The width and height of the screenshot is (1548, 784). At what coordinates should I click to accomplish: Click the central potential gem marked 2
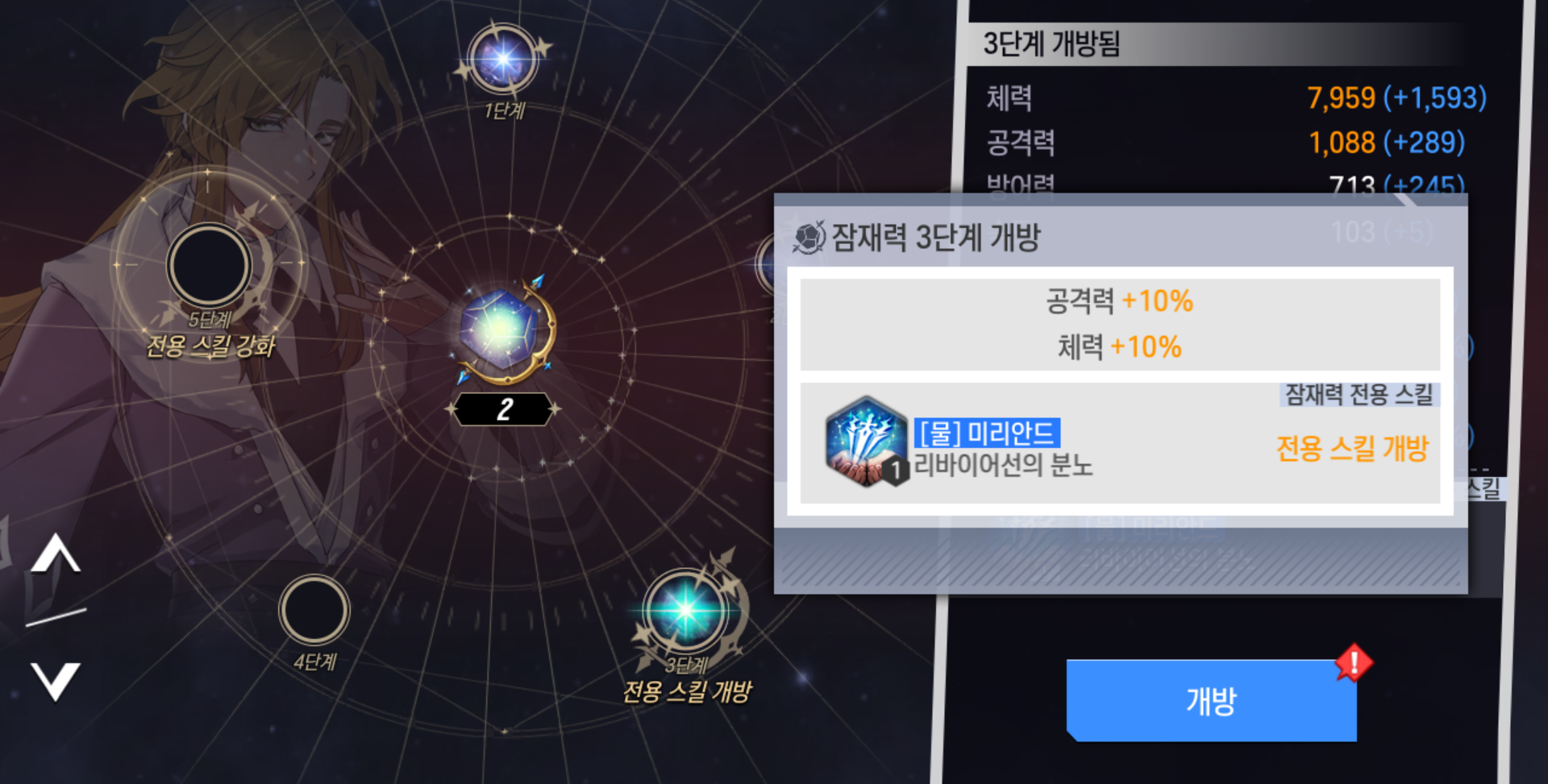503,330
